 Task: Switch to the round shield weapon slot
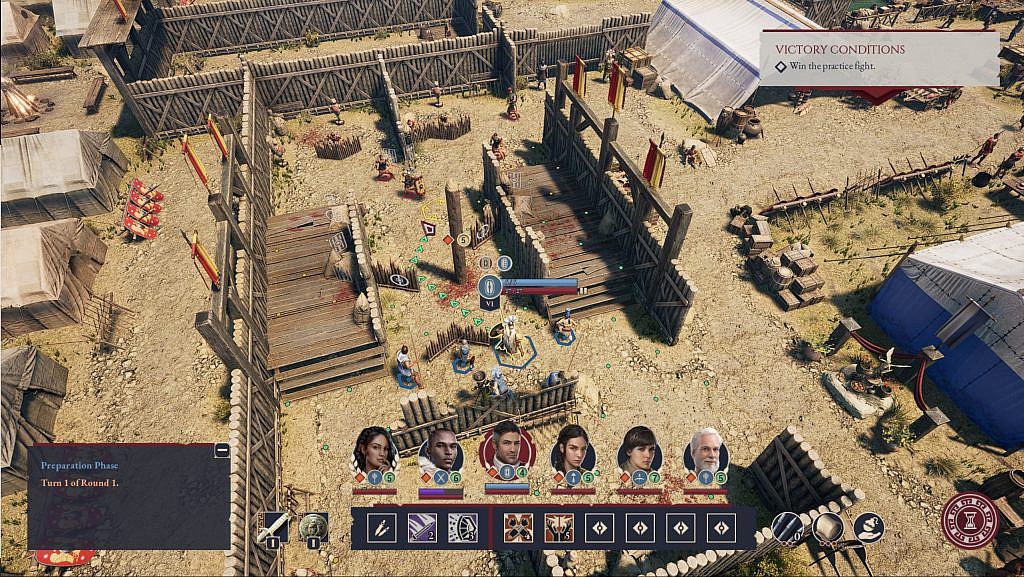tap(314, 527)
